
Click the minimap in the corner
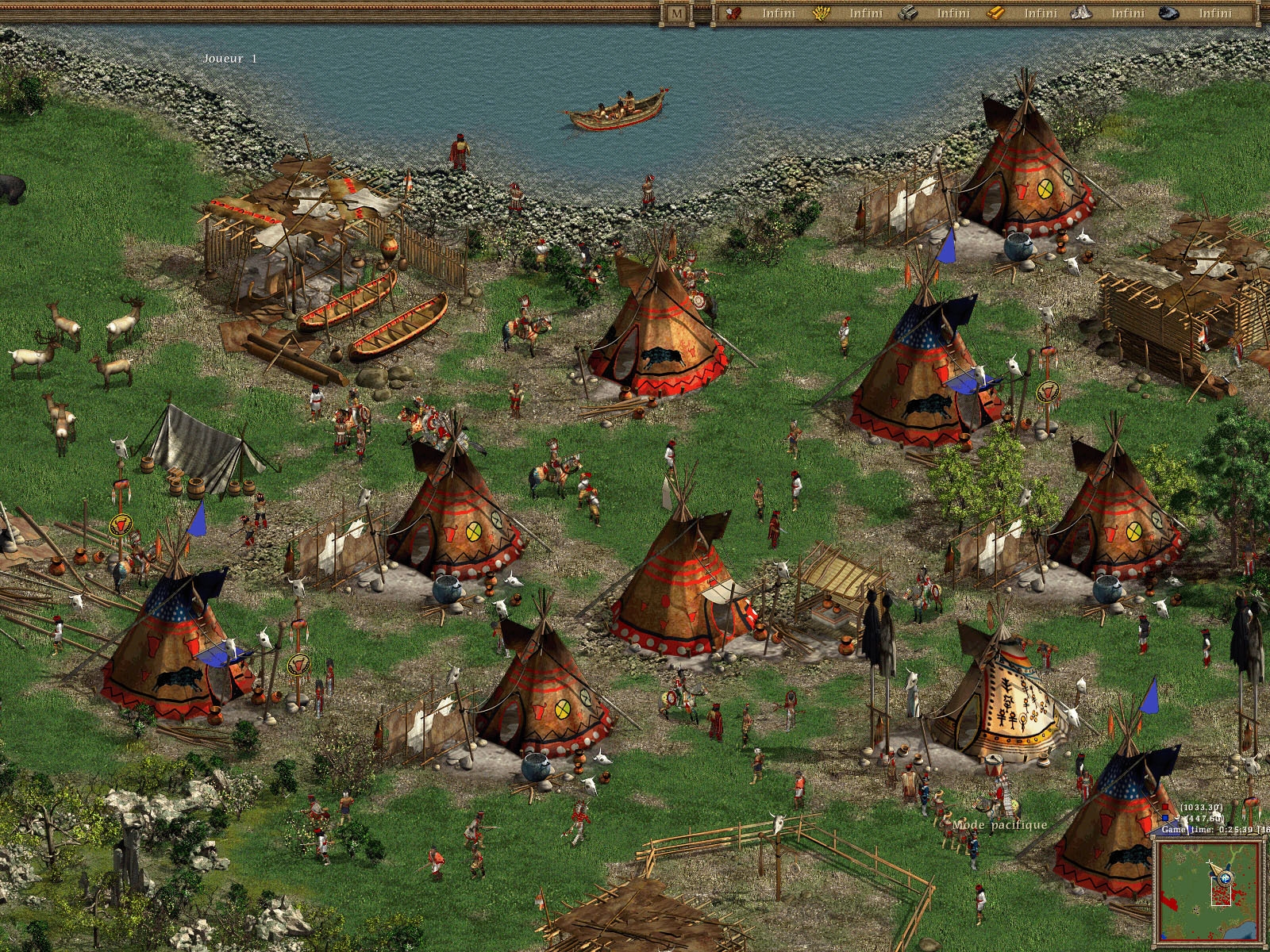pos(1208,890)
